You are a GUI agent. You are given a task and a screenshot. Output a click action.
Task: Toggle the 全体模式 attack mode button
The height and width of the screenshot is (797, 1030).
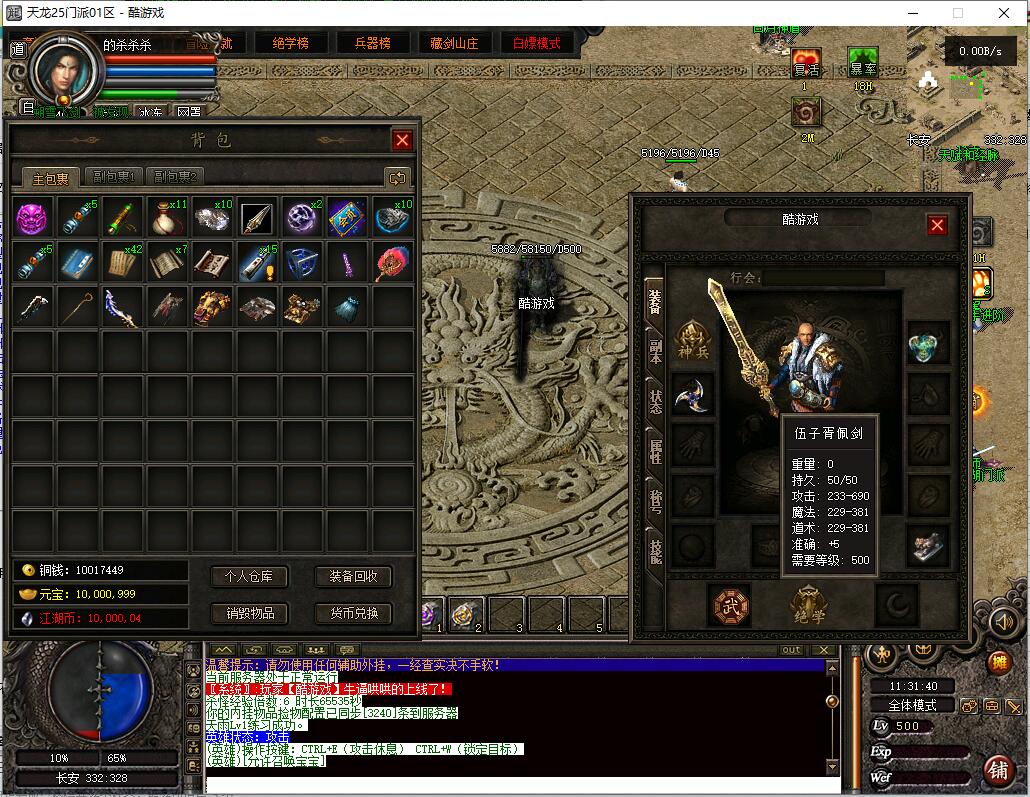point(912,705)
